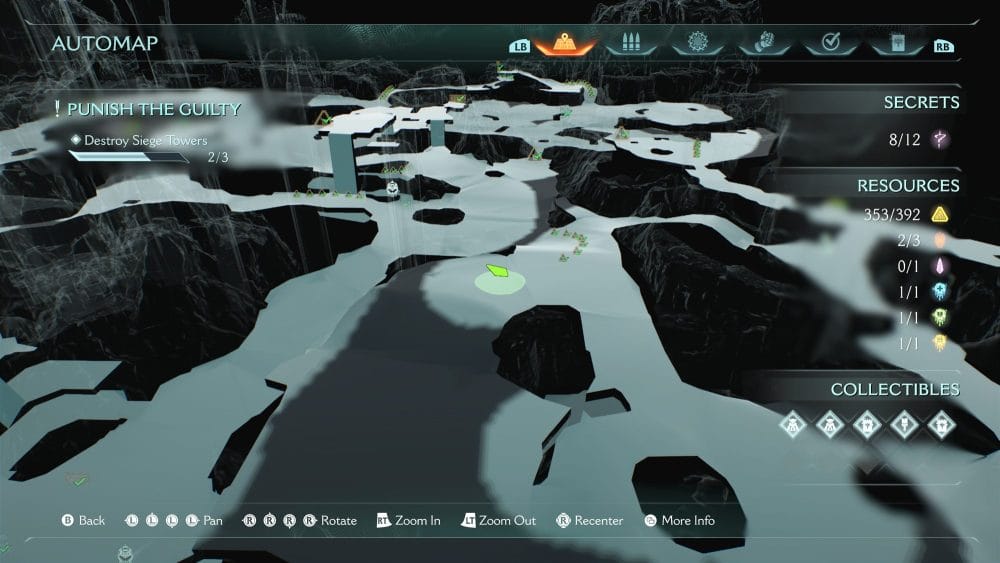Switch to the bullets arsenal tab
This screenshot has height=563, width=1000.
[x=629, y=43]
